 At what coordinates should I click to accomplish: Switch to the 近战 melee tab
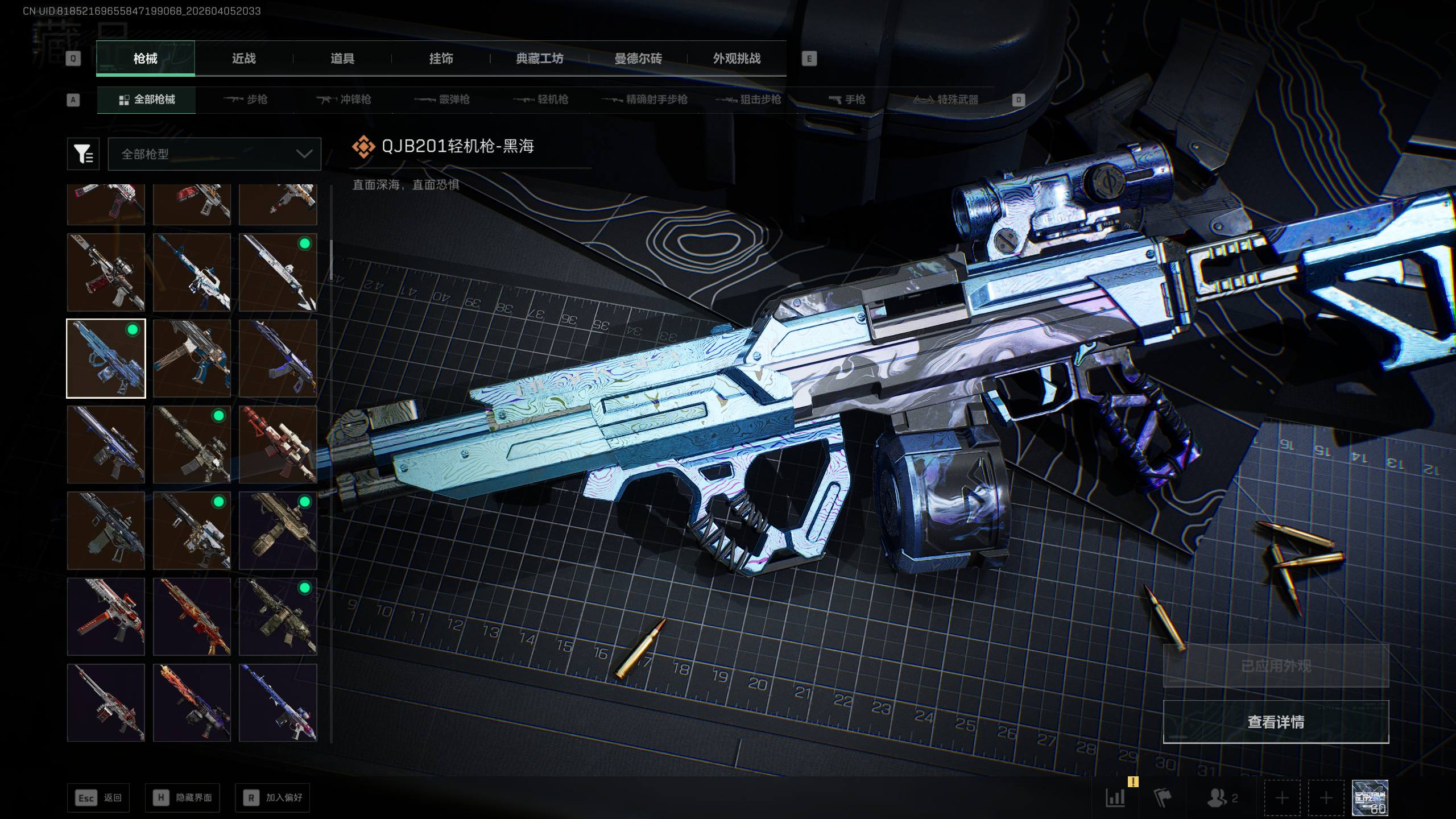coord(243,59)
